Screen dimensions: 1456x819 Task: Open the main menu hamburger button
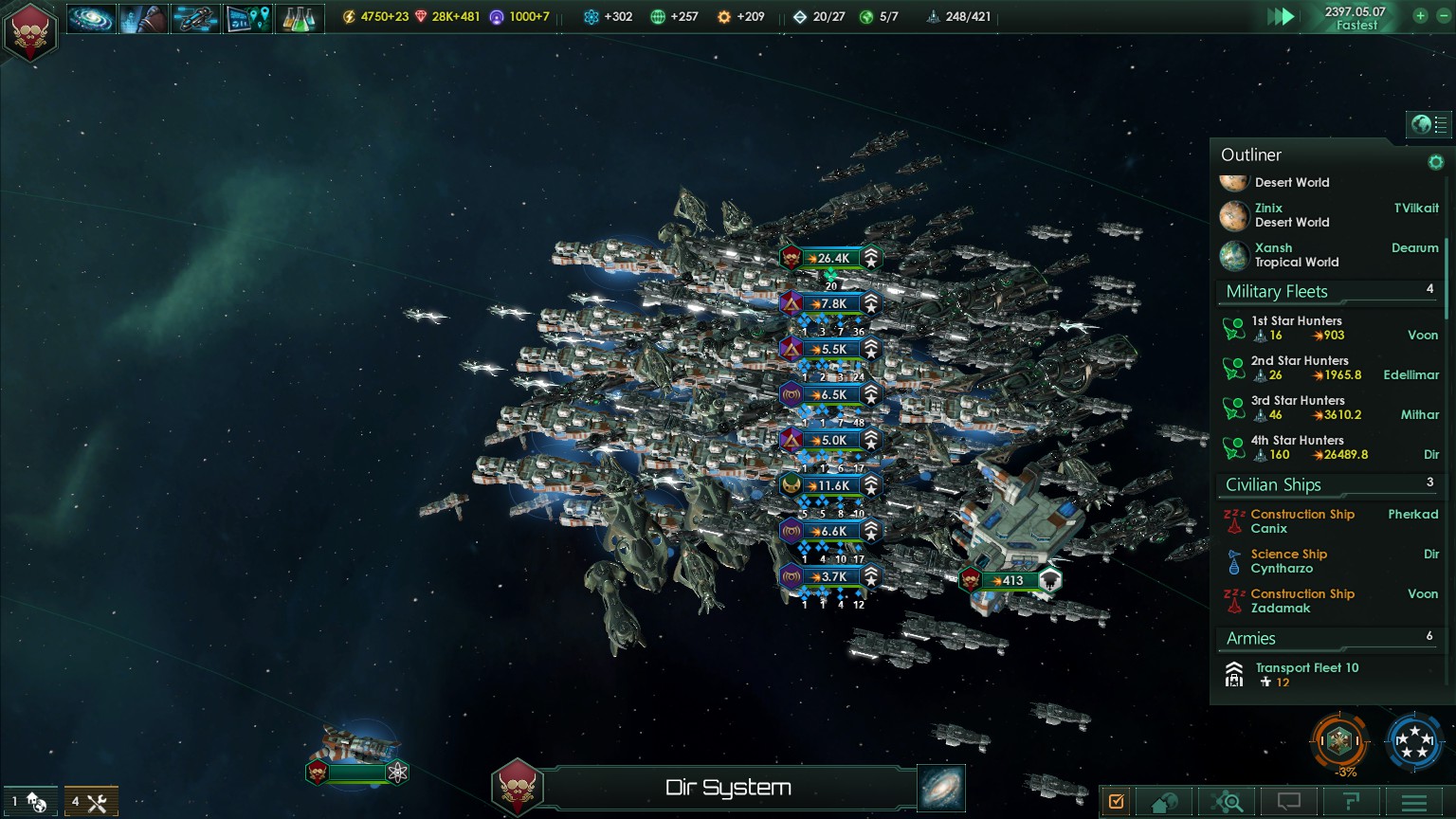point(1413,803)
